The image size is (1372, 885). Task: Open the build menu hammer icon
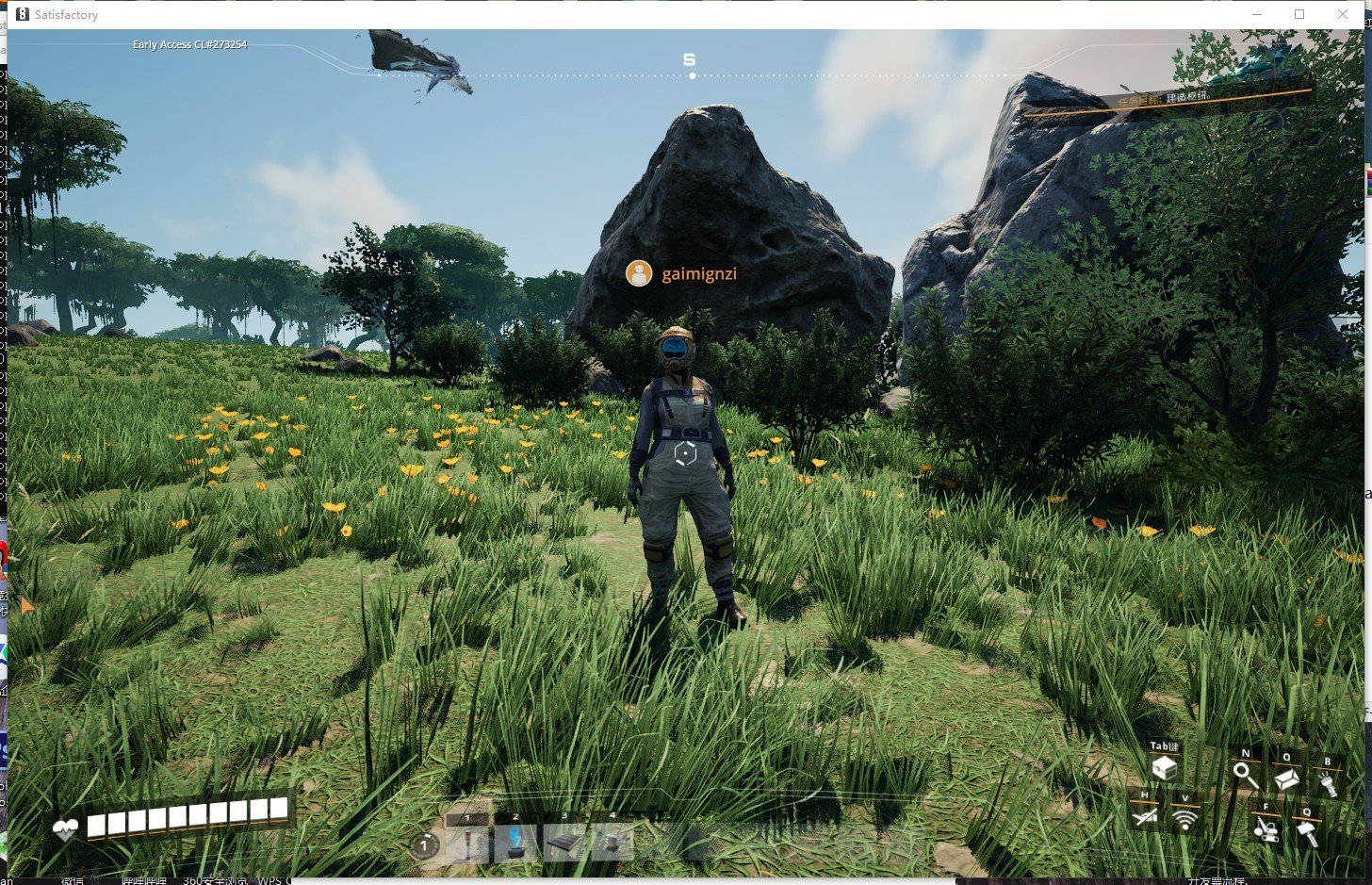tap(1307, 832)
